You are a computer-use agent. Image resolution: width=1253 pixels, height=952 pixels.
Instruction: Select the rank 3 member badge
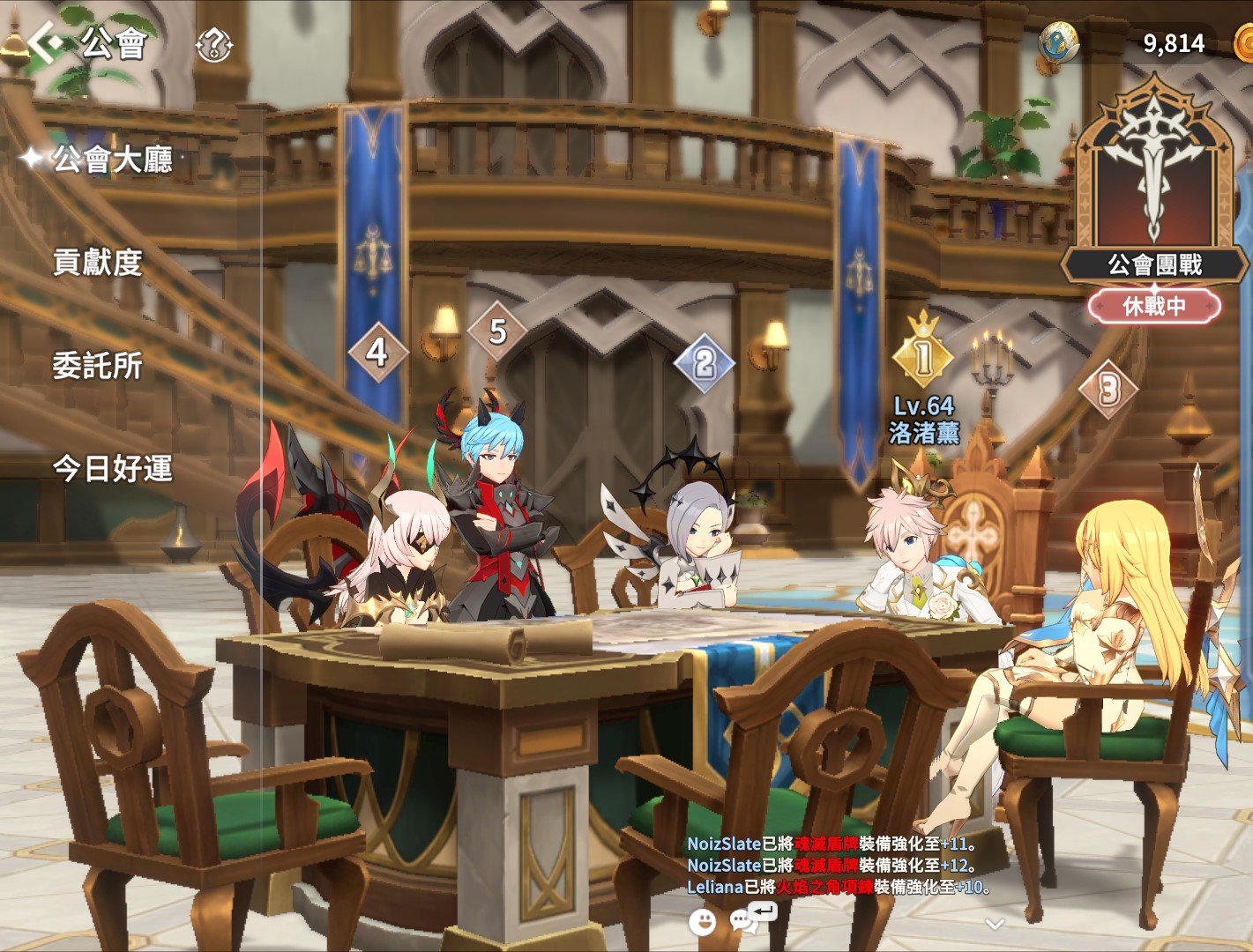point(1108,389)
